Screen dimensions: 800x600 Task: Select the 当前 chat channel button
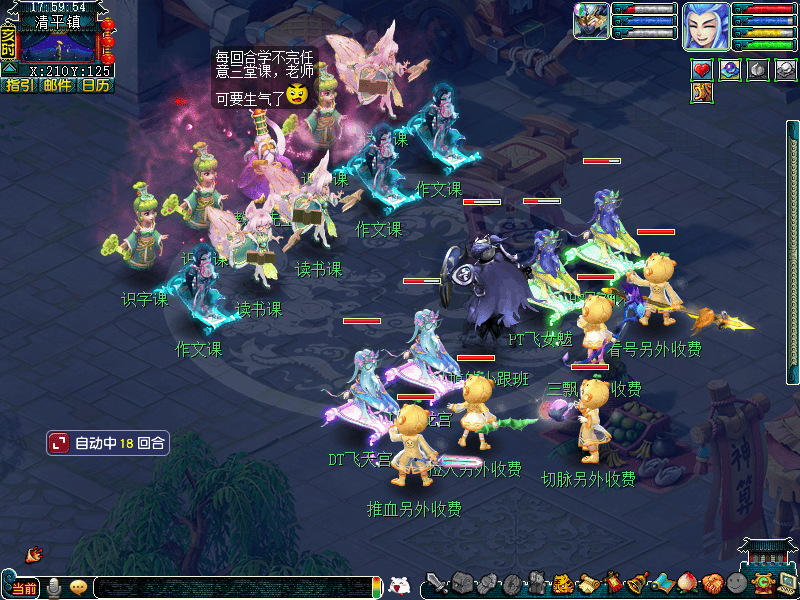click(x=24, y=588)
